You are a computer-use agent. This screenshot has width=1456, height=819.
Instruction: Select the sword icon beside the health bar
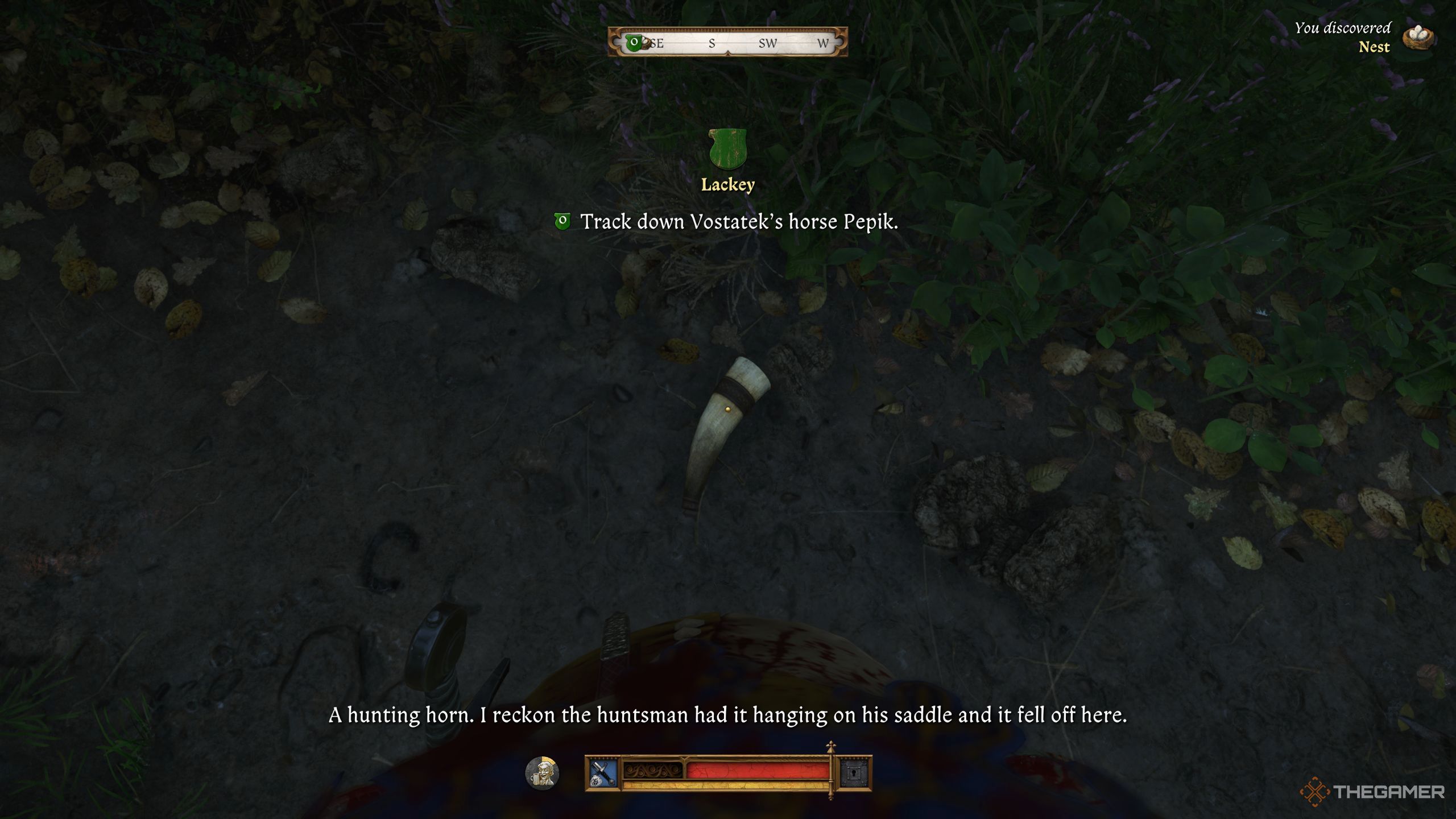(602, 773)
